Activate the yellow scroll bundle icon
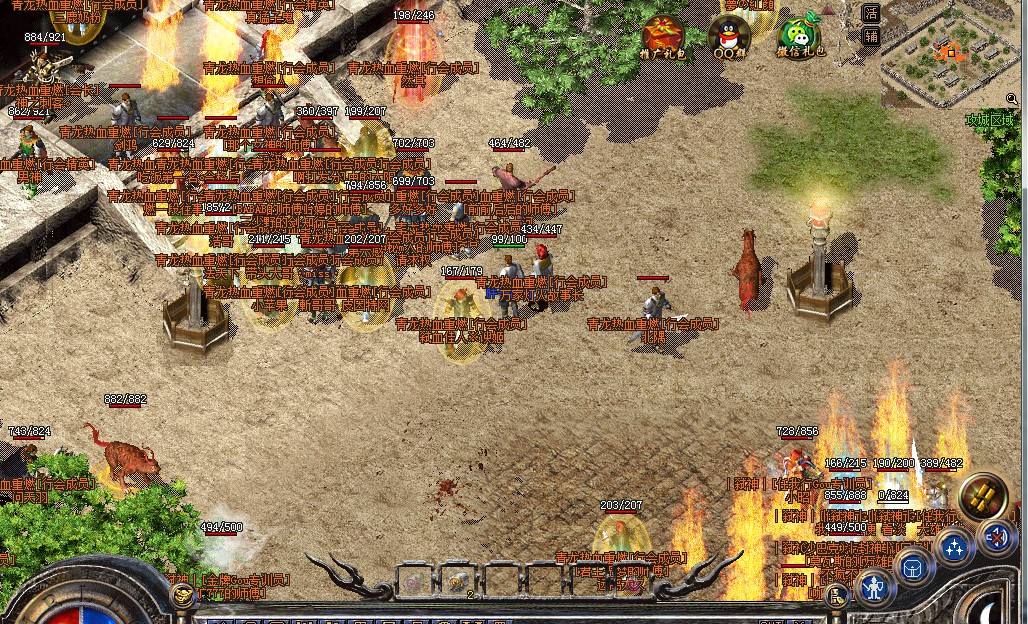The width and height of the screenshot is (1028, 624). 983,497
